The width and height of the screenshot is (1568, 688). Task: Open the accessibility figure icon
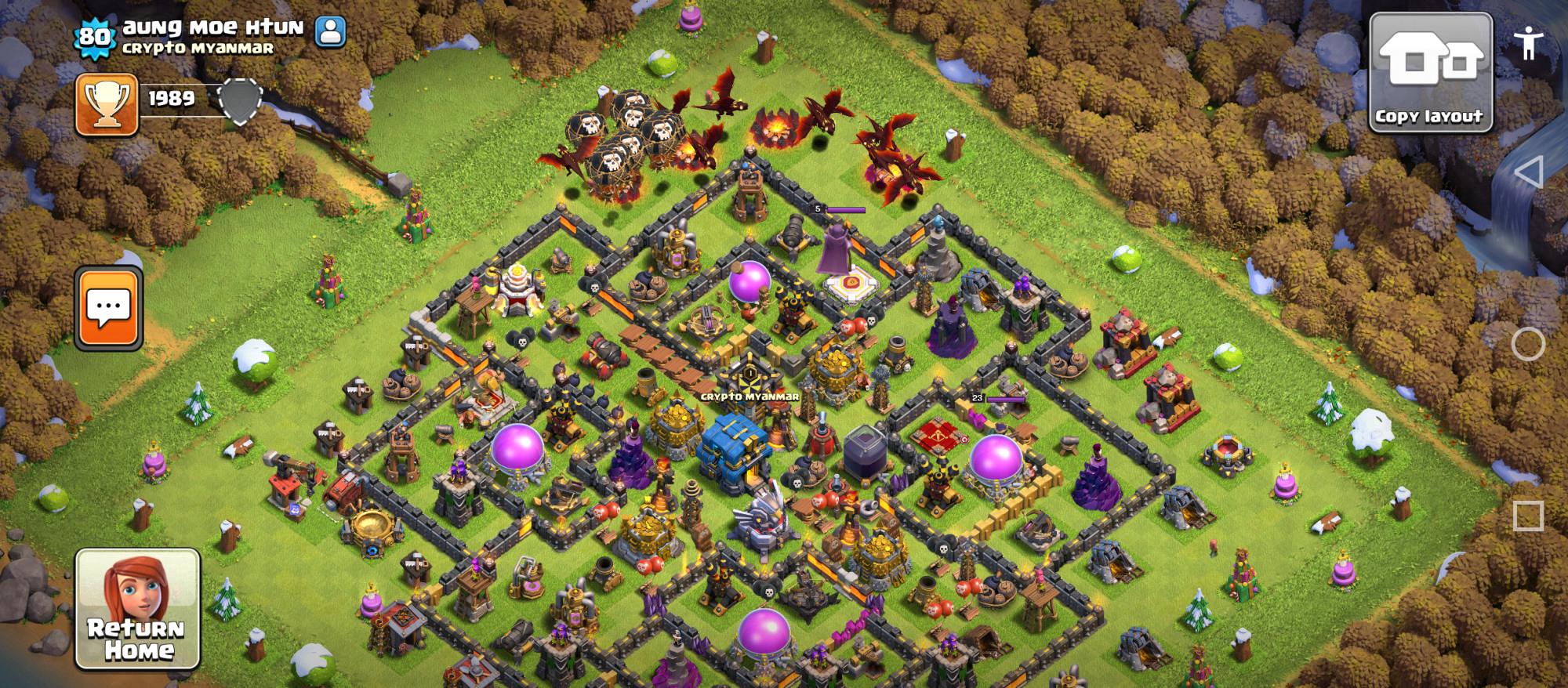click(1528, 43)
